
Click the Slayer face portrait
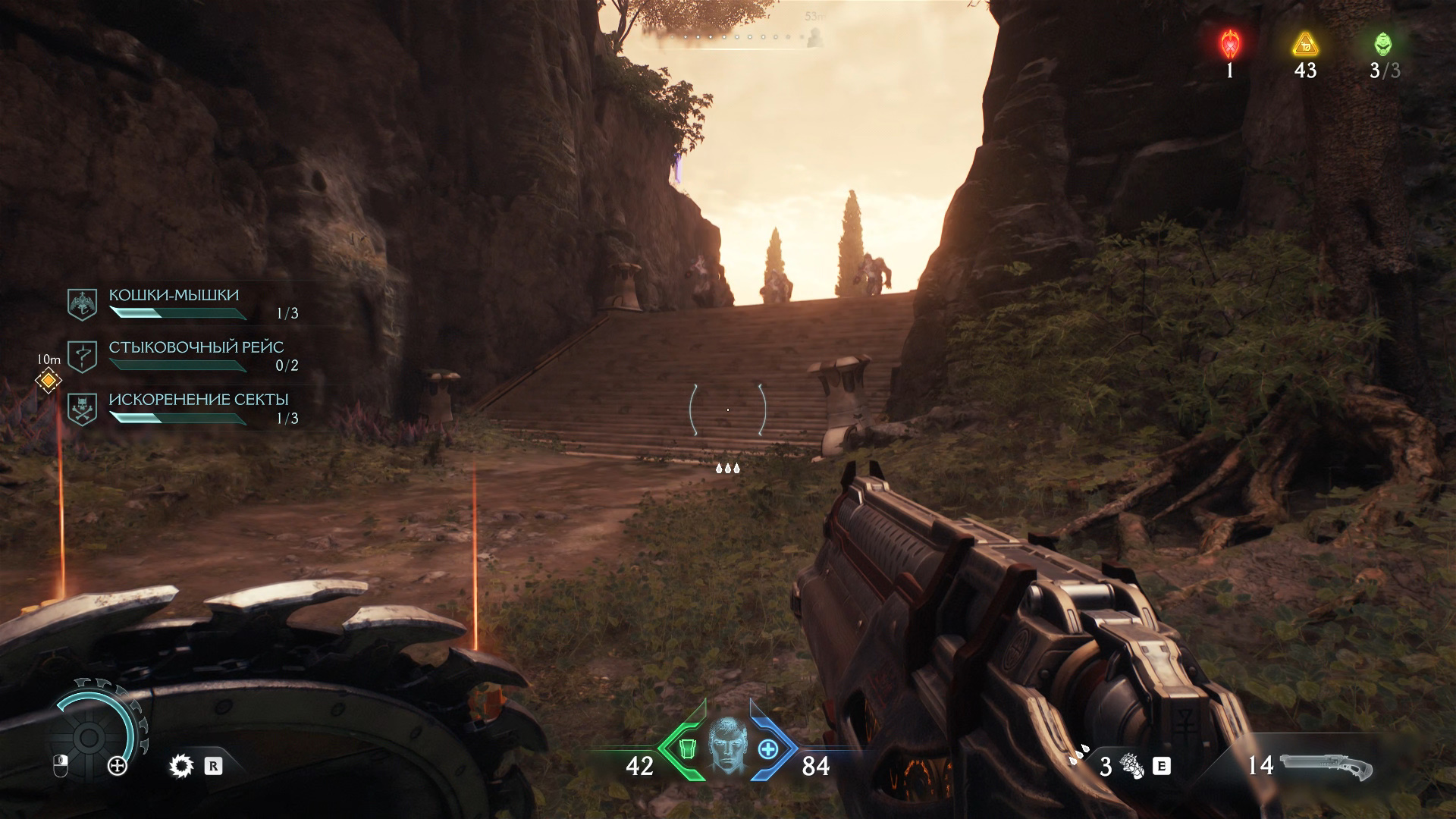point(727,747)
